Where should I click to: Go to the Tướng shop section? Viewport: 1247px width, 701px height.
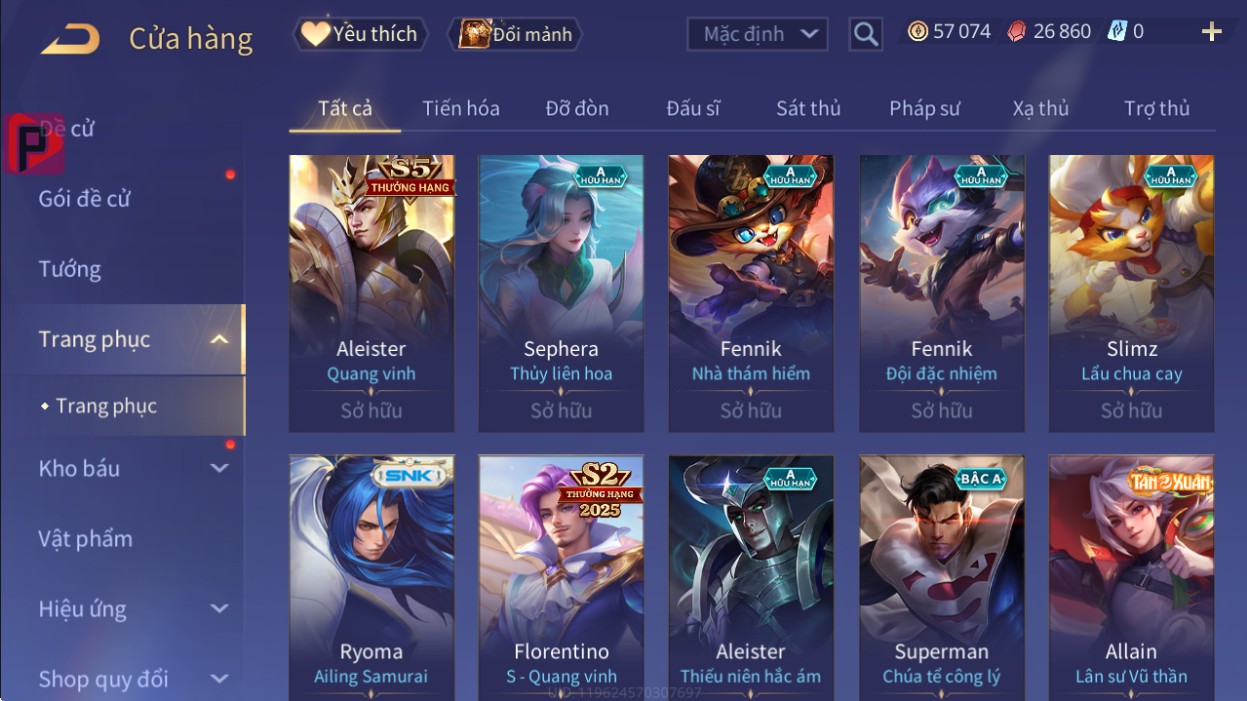tap(70, 269)
